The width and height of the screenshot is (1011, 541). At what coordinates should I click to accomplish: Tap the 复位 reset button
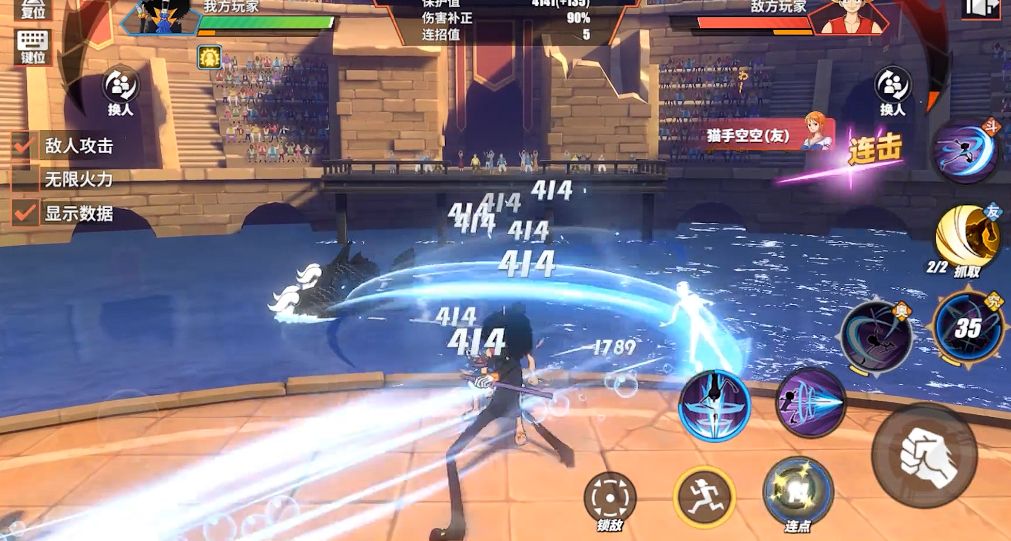click(33, 9)
